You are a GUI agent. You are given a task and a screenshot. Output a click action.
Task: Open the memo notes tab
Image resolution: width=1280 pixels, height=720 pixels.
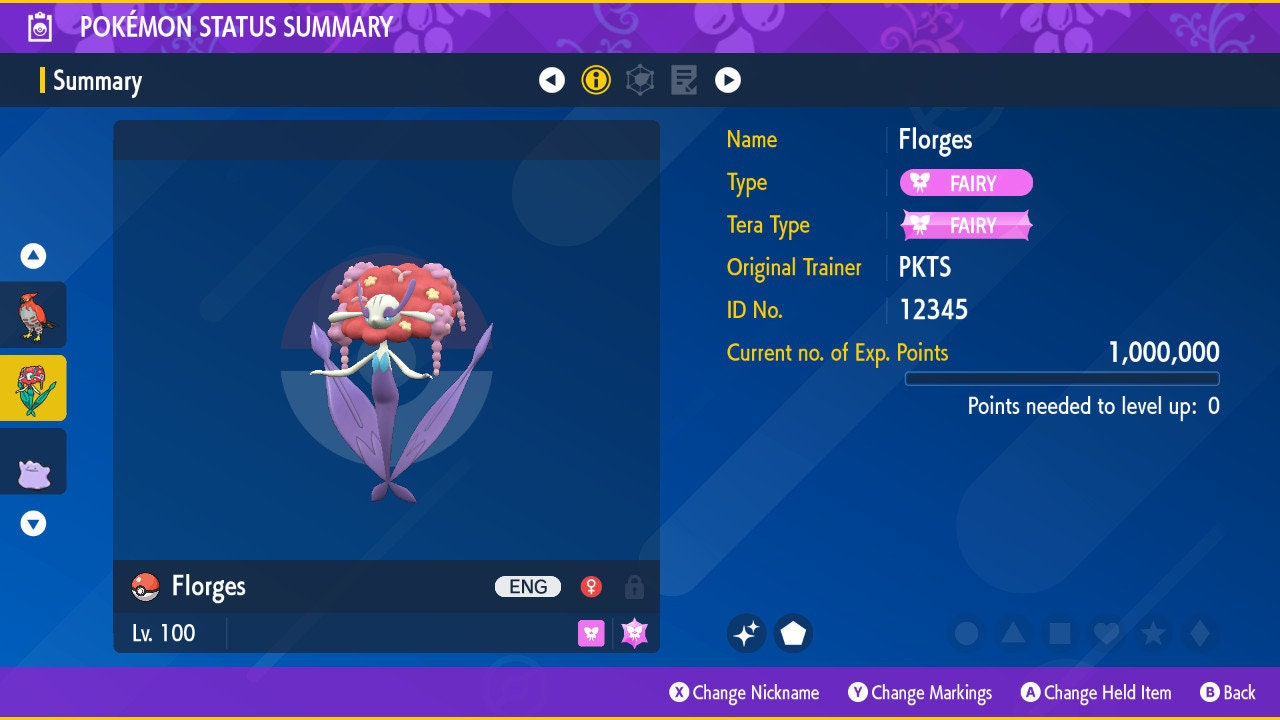point(684,80)
